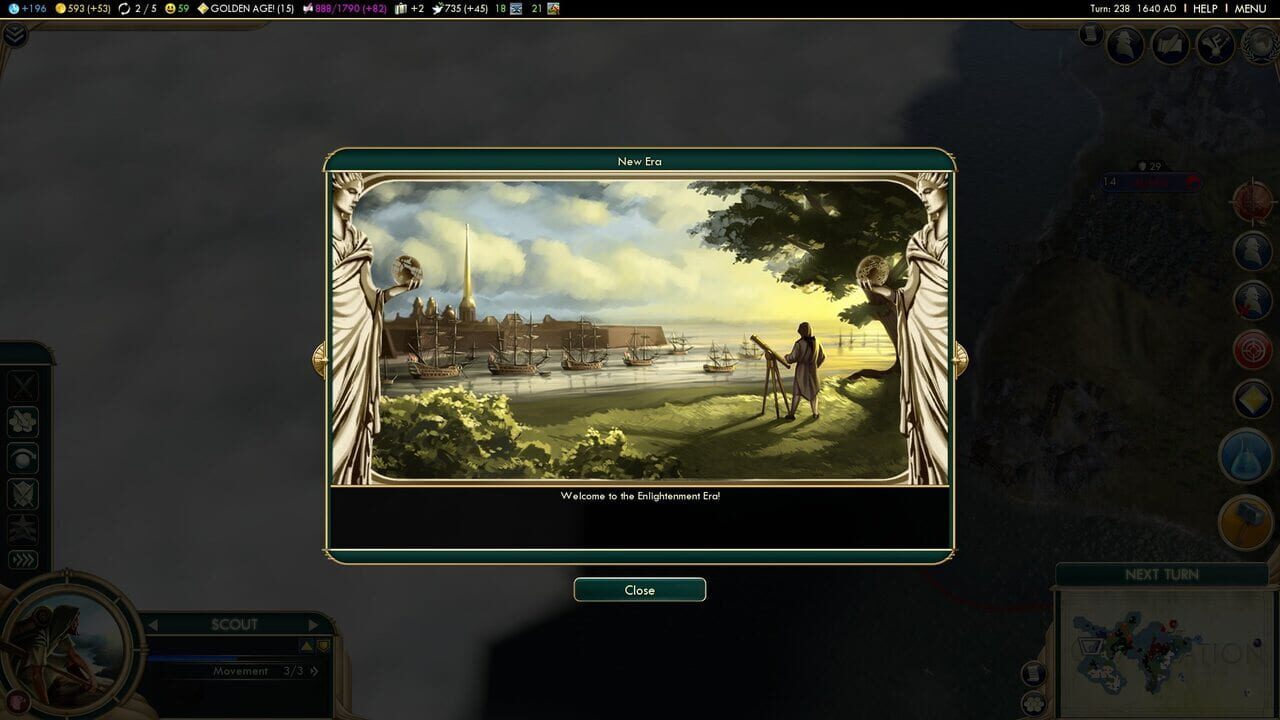Screen dimensions: 1280x720
Task: Open the HELP menu
Action: (x=1203, y=8)
